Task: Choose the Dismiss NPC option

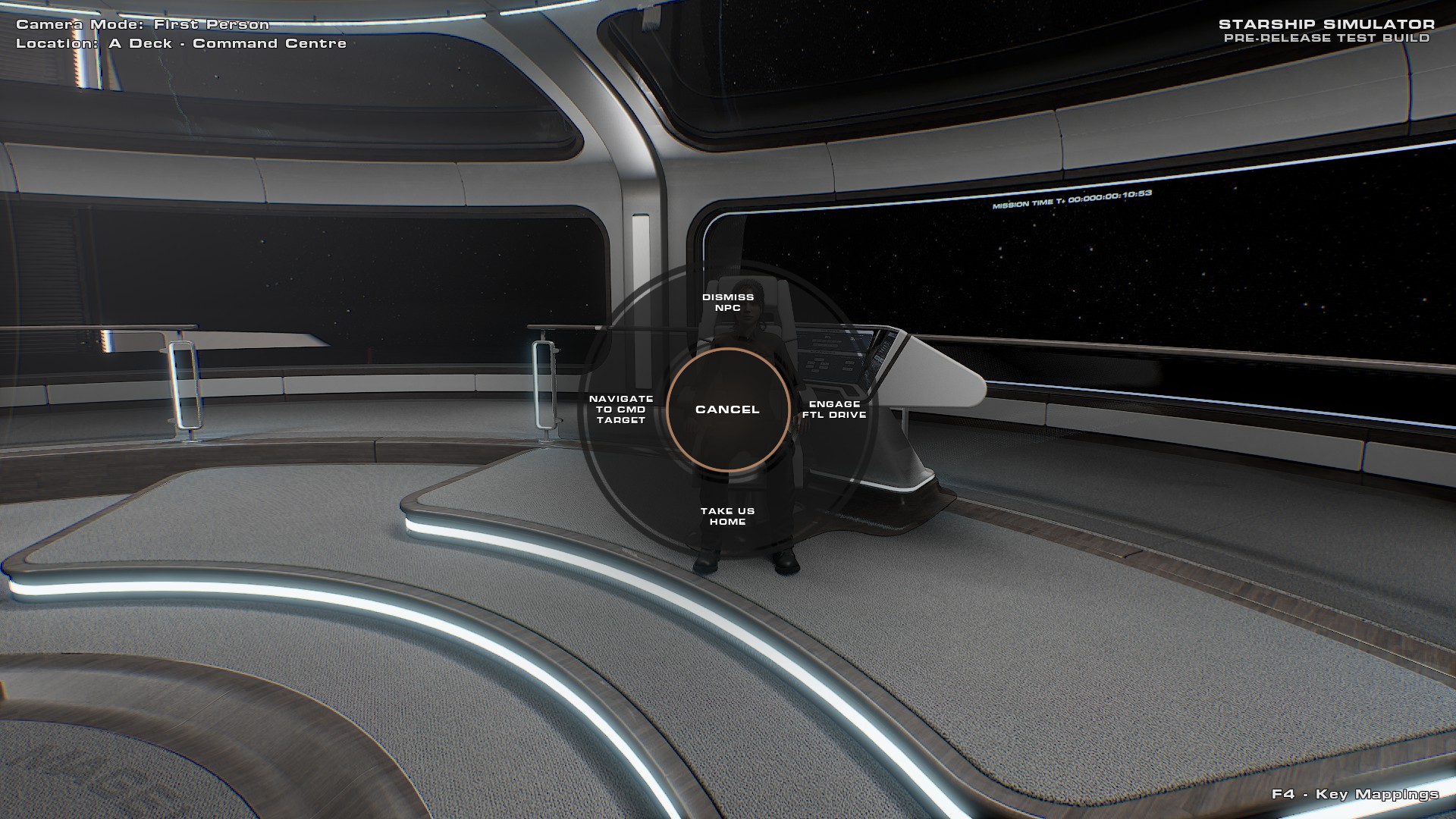Action: click(x=728, y=303)
